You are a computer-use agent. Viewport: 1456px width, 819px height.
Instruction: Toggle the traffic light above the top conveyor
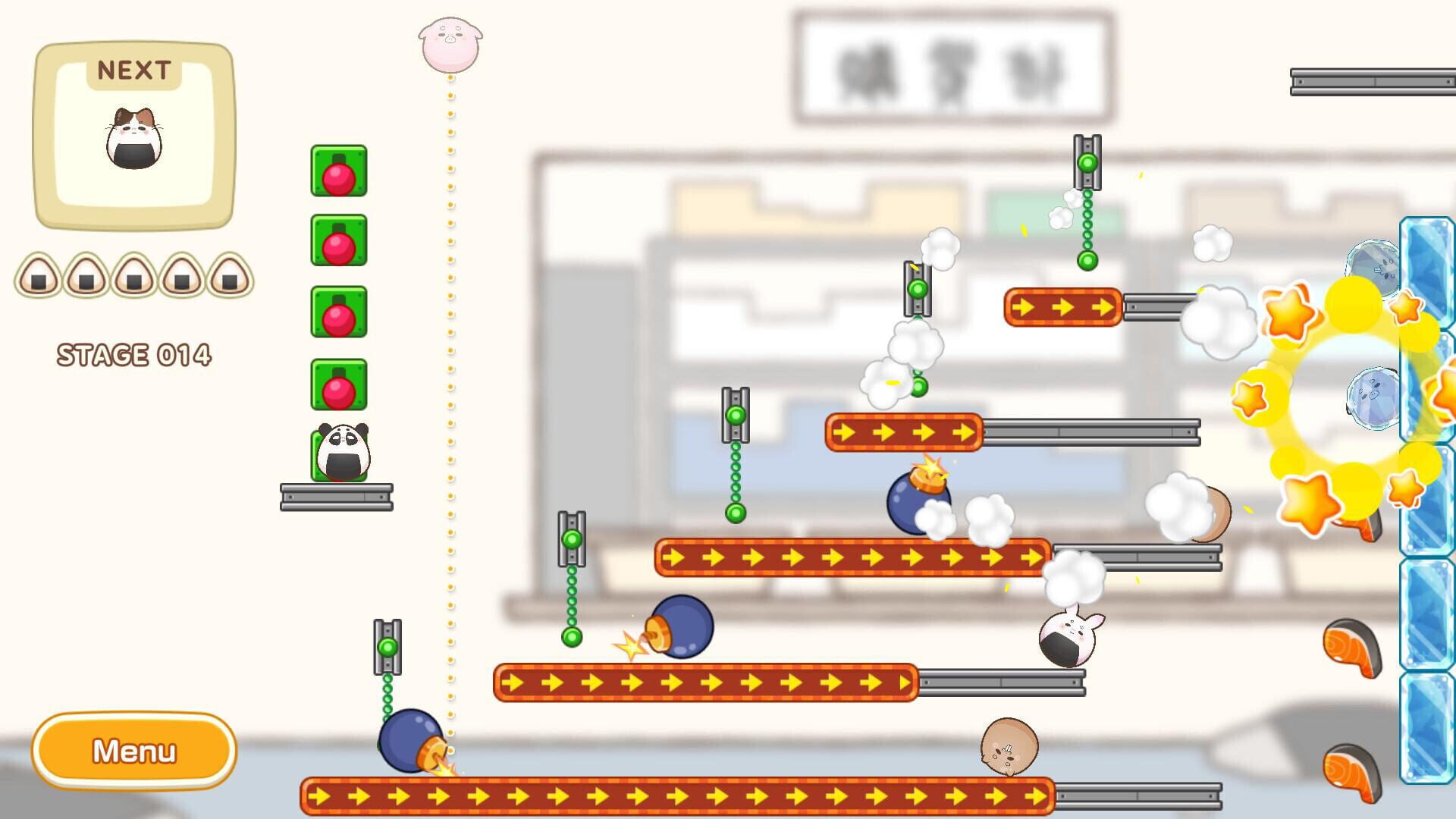pyautogui.click(x=1086, y=162)
